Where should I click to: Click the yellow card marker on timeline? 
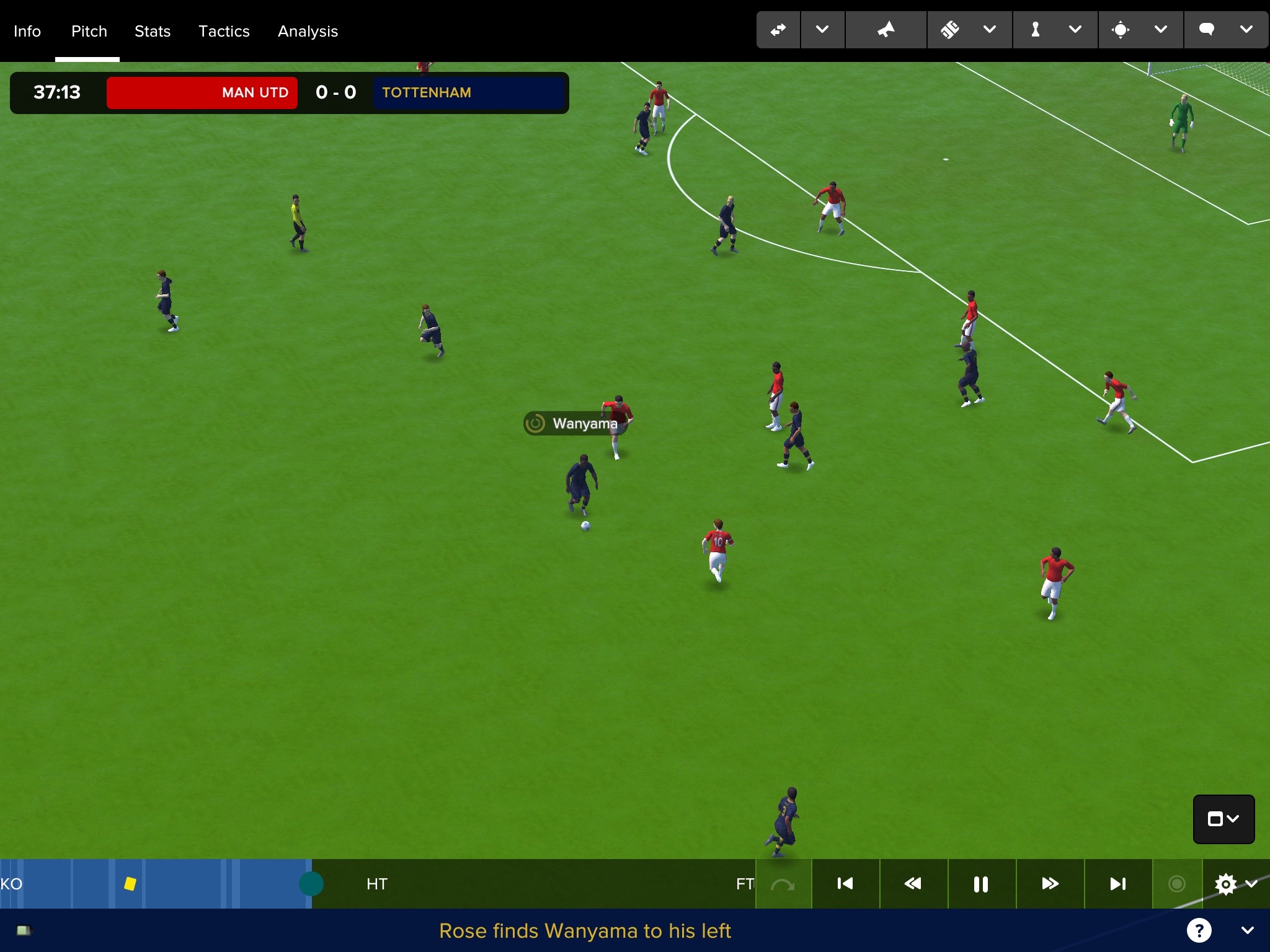click(130, 884)
